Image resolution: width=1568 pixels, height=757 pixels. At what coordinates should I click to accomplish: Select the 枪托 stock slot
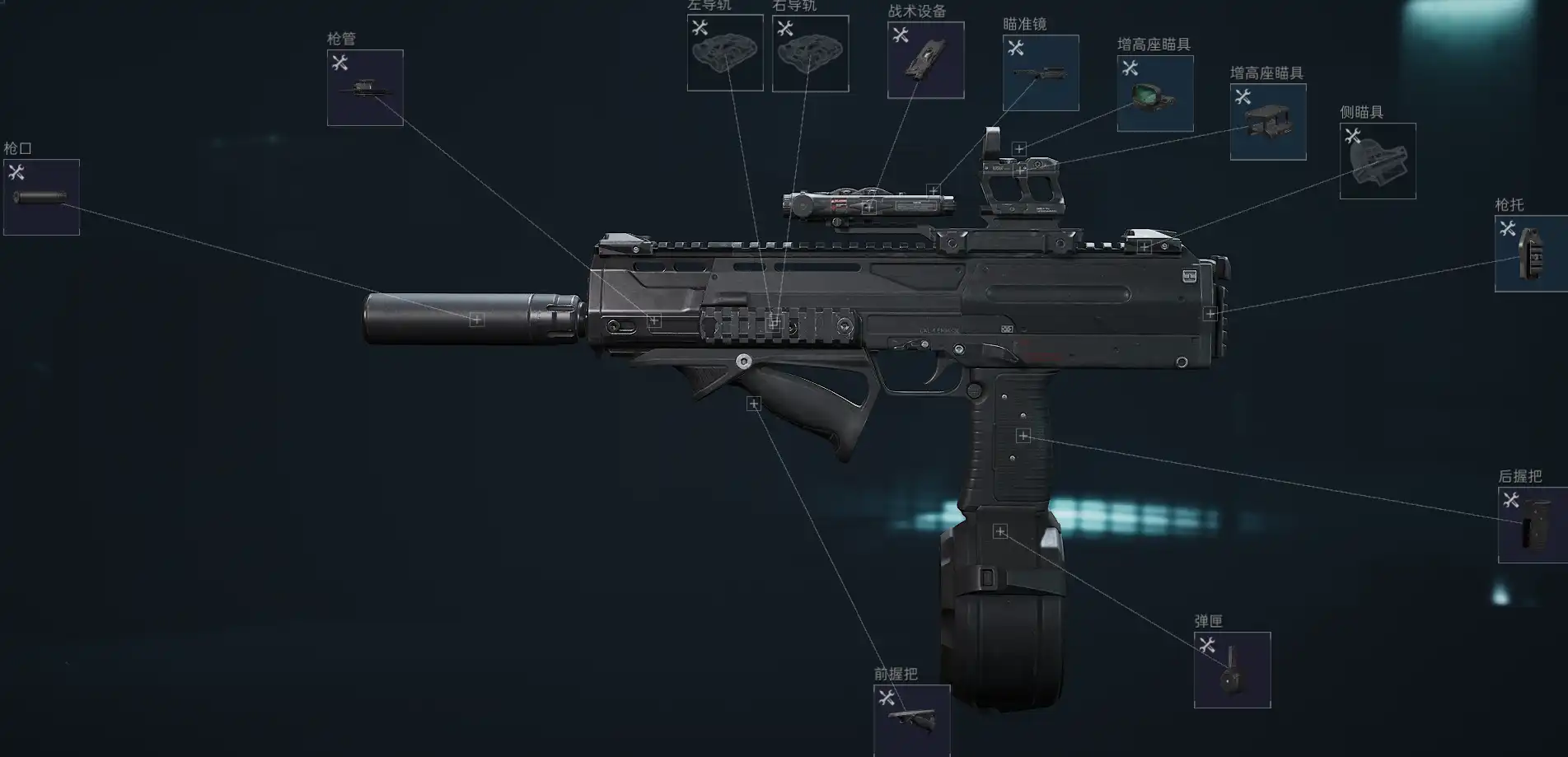(x=1531, y=254)
